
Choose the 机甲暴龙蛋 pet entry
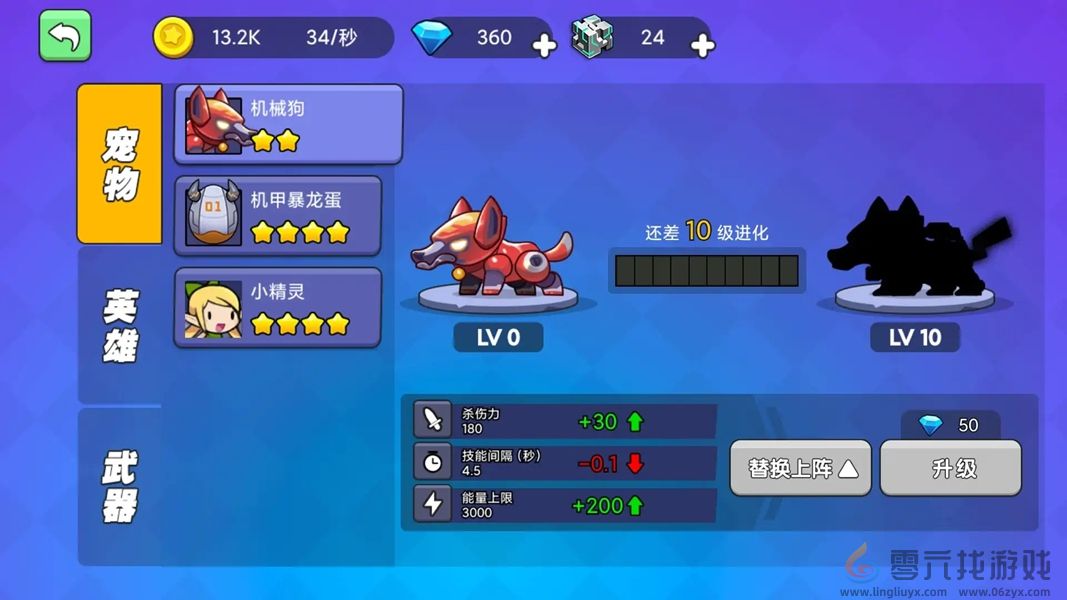[x=278, y=216]
